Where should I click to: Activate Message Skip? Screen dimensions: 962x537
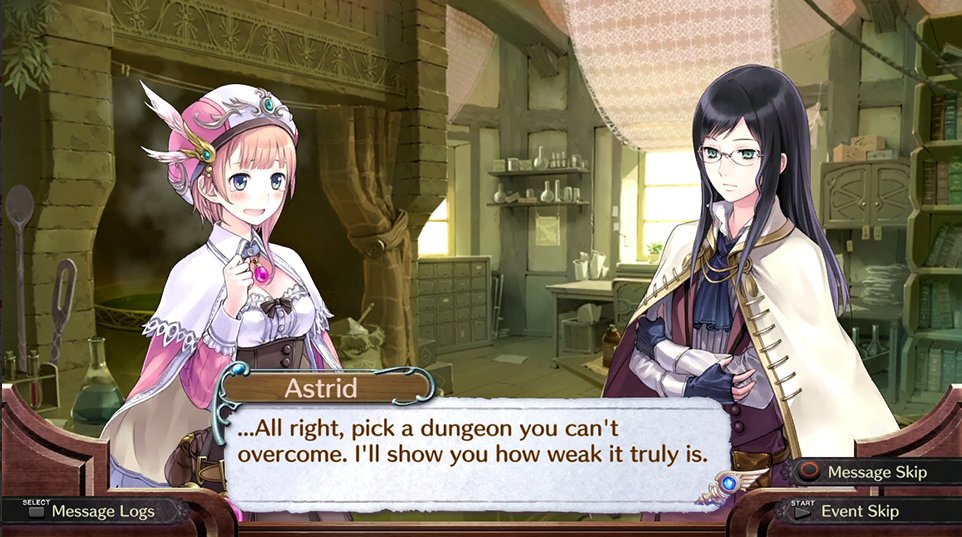[864, 471]
